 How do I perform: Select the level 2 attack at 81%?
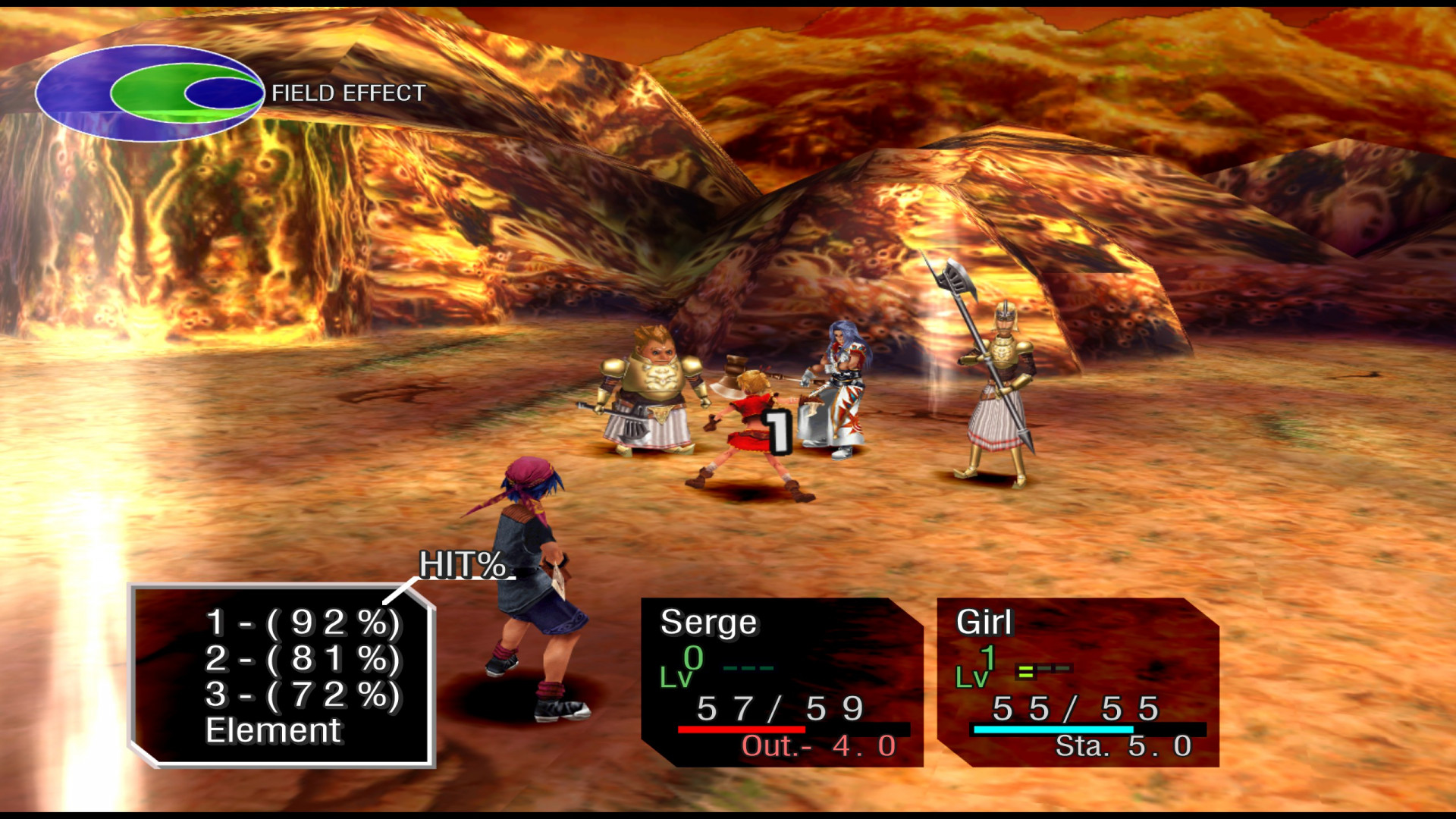pyautogui.click(x=303, y=658)
